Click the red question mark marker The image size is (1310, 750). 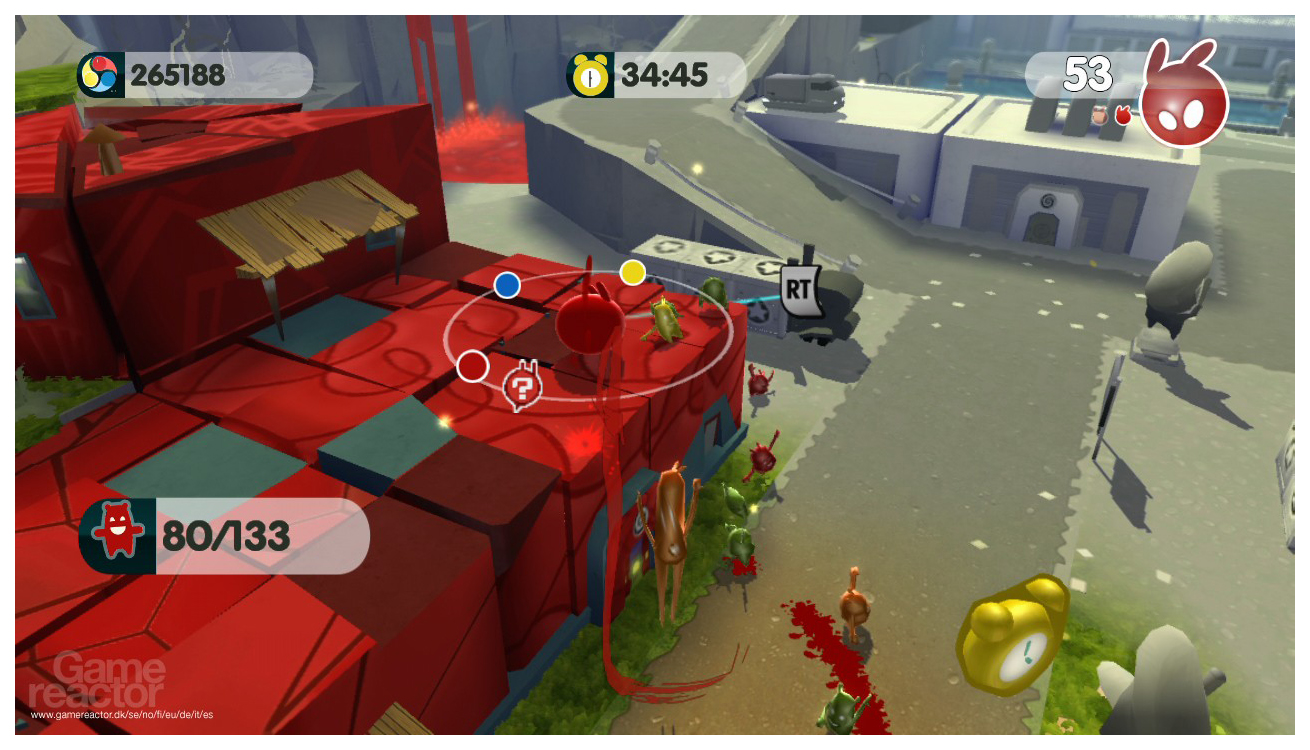point(521,385)
